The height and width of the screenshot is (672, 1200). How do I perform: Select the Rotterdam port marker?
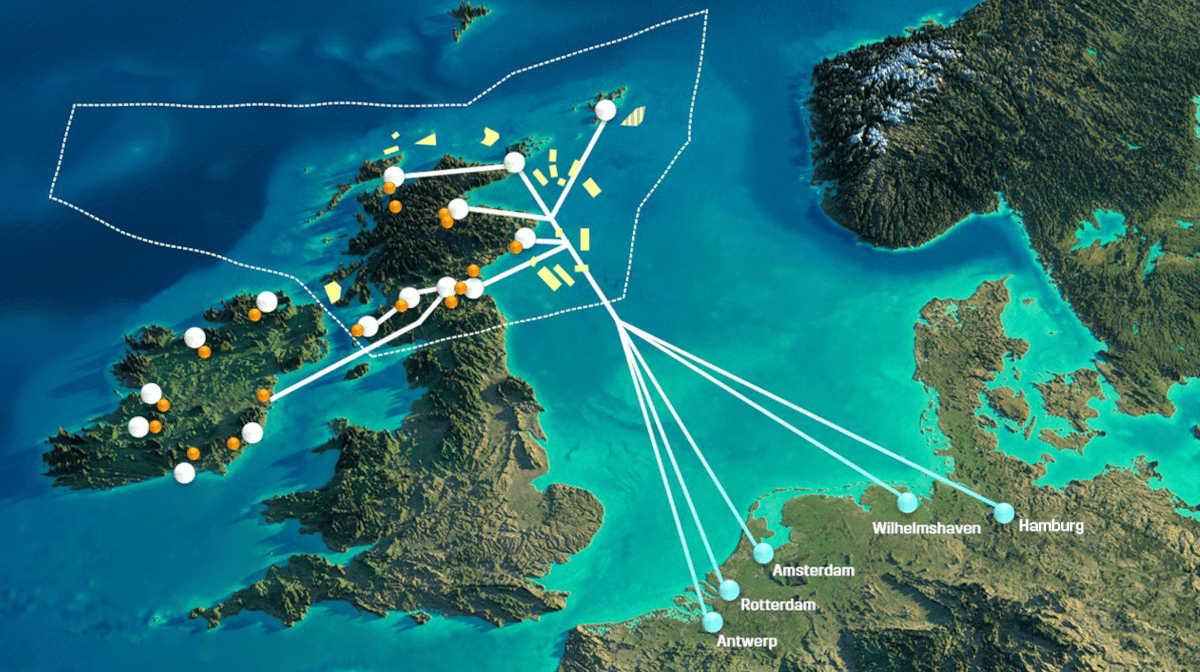[x=729, y=590]
